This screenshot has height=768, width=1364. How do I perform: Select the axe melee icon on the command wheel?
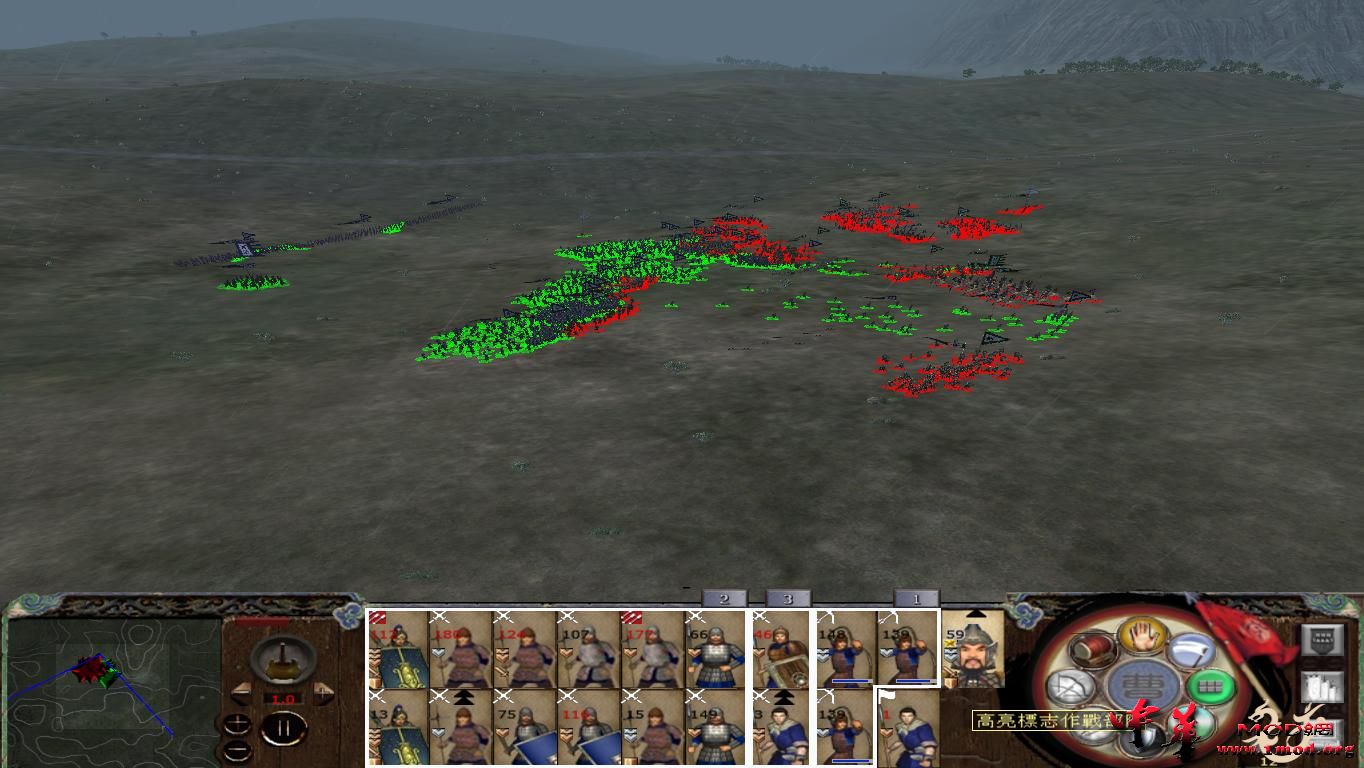pyautogui.click(x=1193, y=651)
